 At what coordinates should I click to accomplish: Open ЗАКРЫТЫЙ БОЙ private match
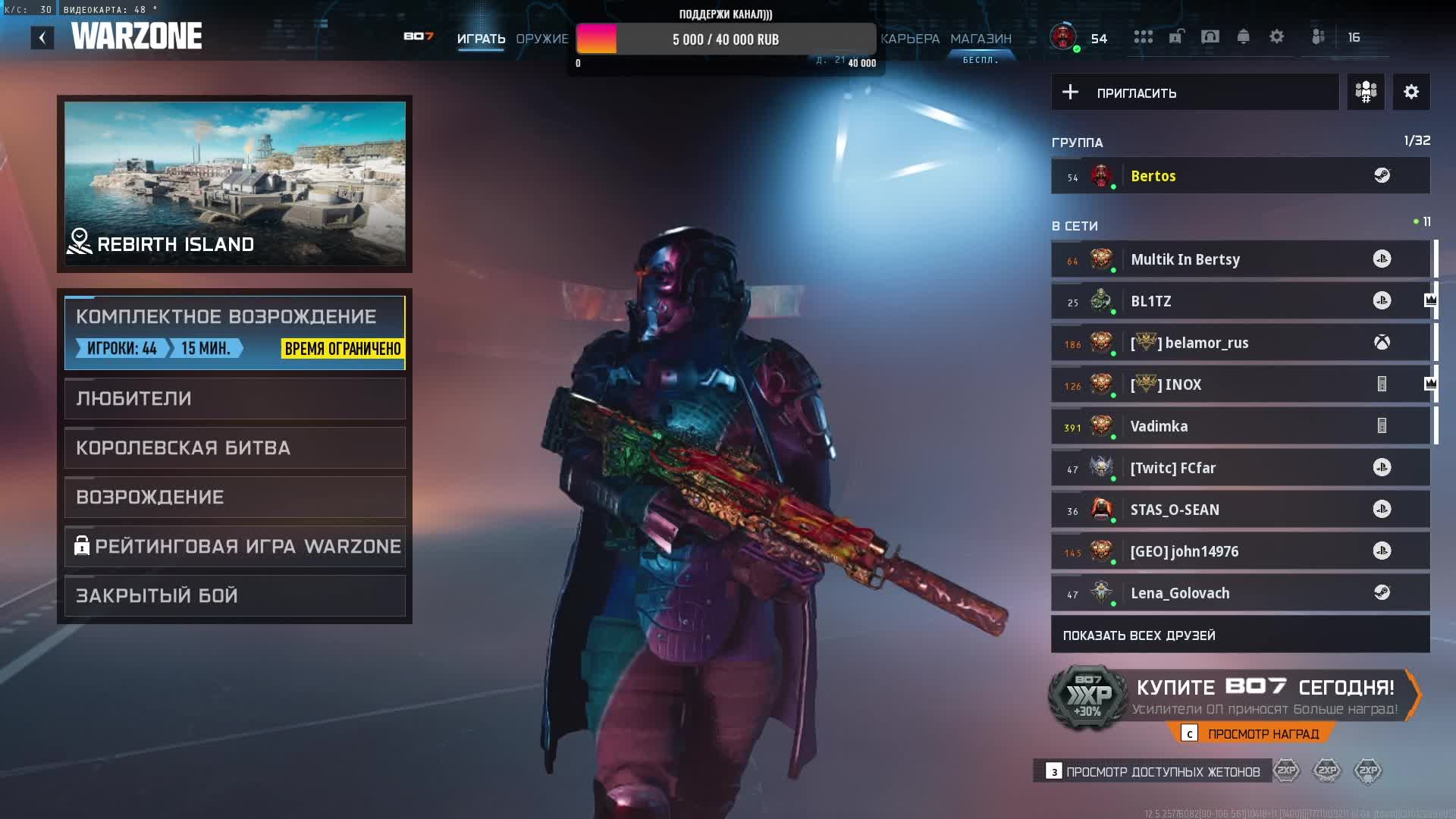click(234, 595)
